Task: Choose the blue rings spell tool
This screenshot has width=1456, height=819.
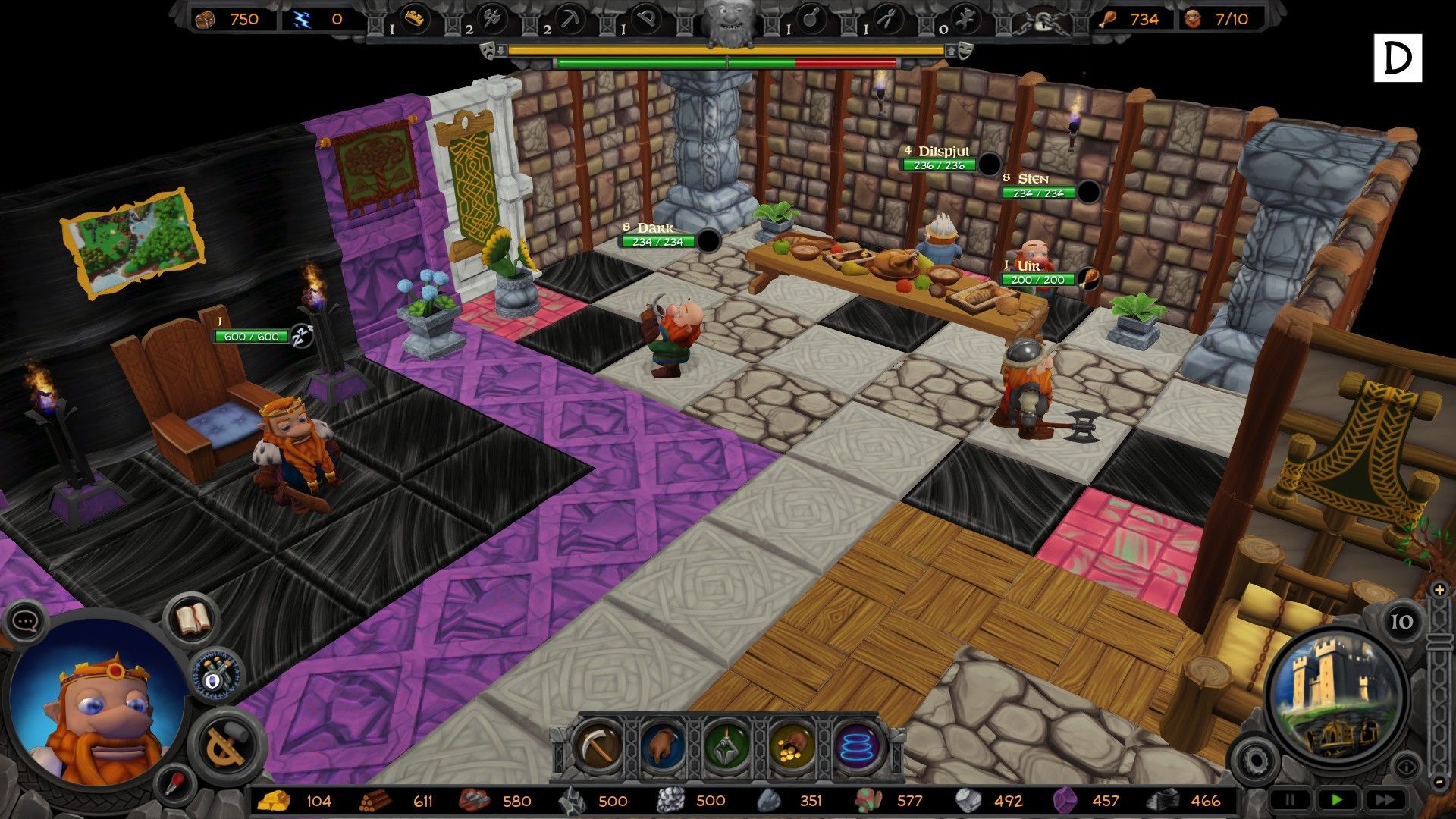Action: click(858, 746)
